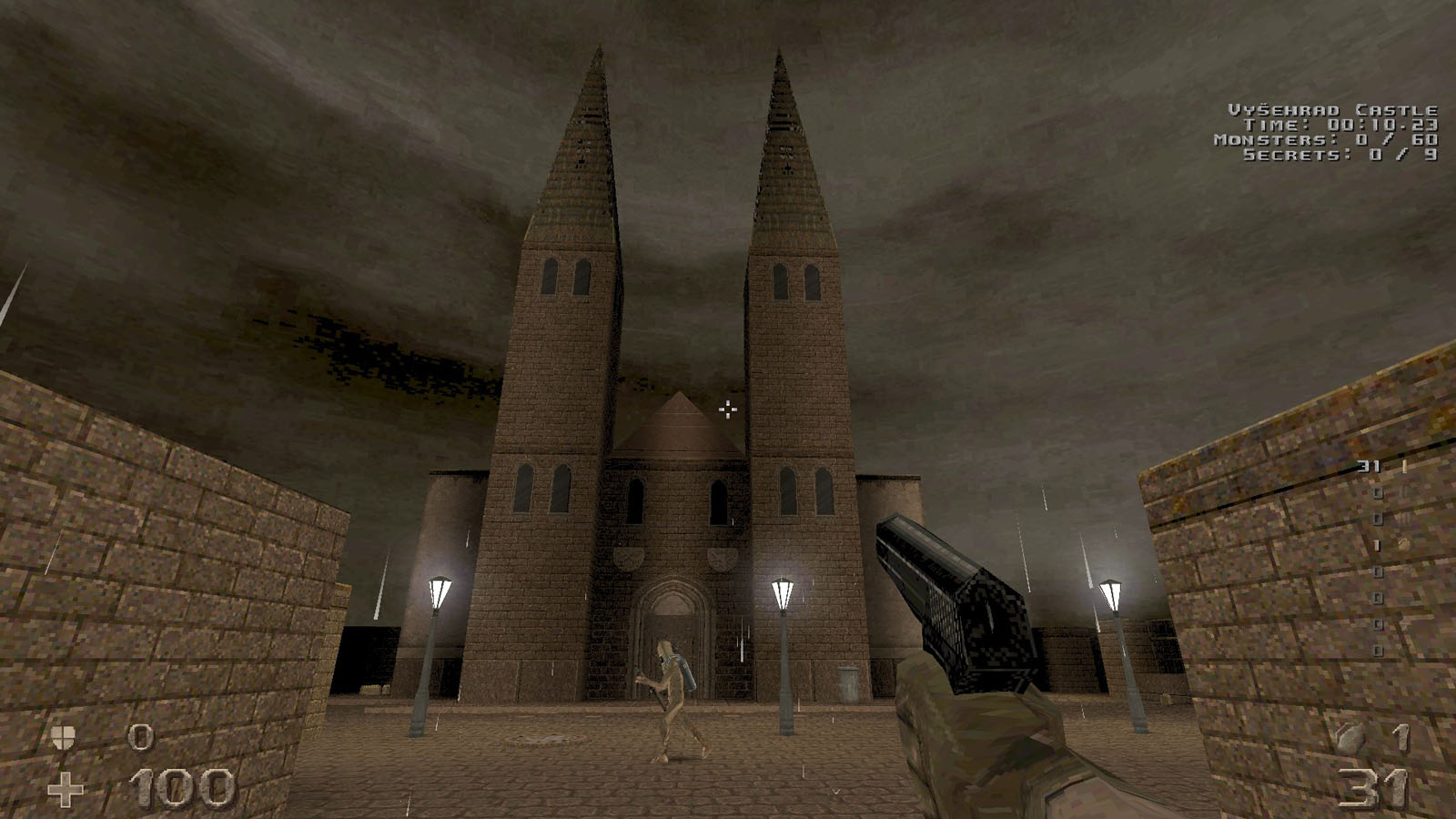Select the grenade icon beside the ammo count
This screenshot has height=819, width=1456.
click(1350, 739)
